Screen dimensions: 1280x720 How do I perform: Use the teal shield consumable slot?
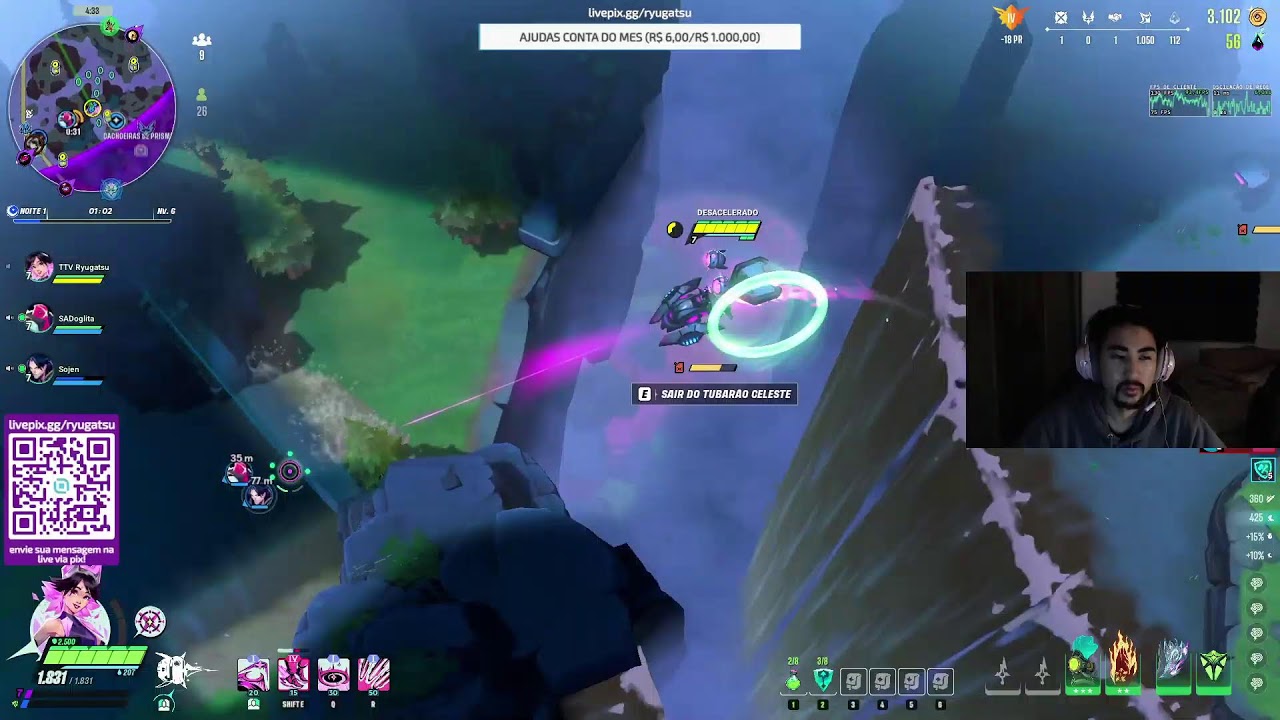pyautogui.click(x=823, y=681)
